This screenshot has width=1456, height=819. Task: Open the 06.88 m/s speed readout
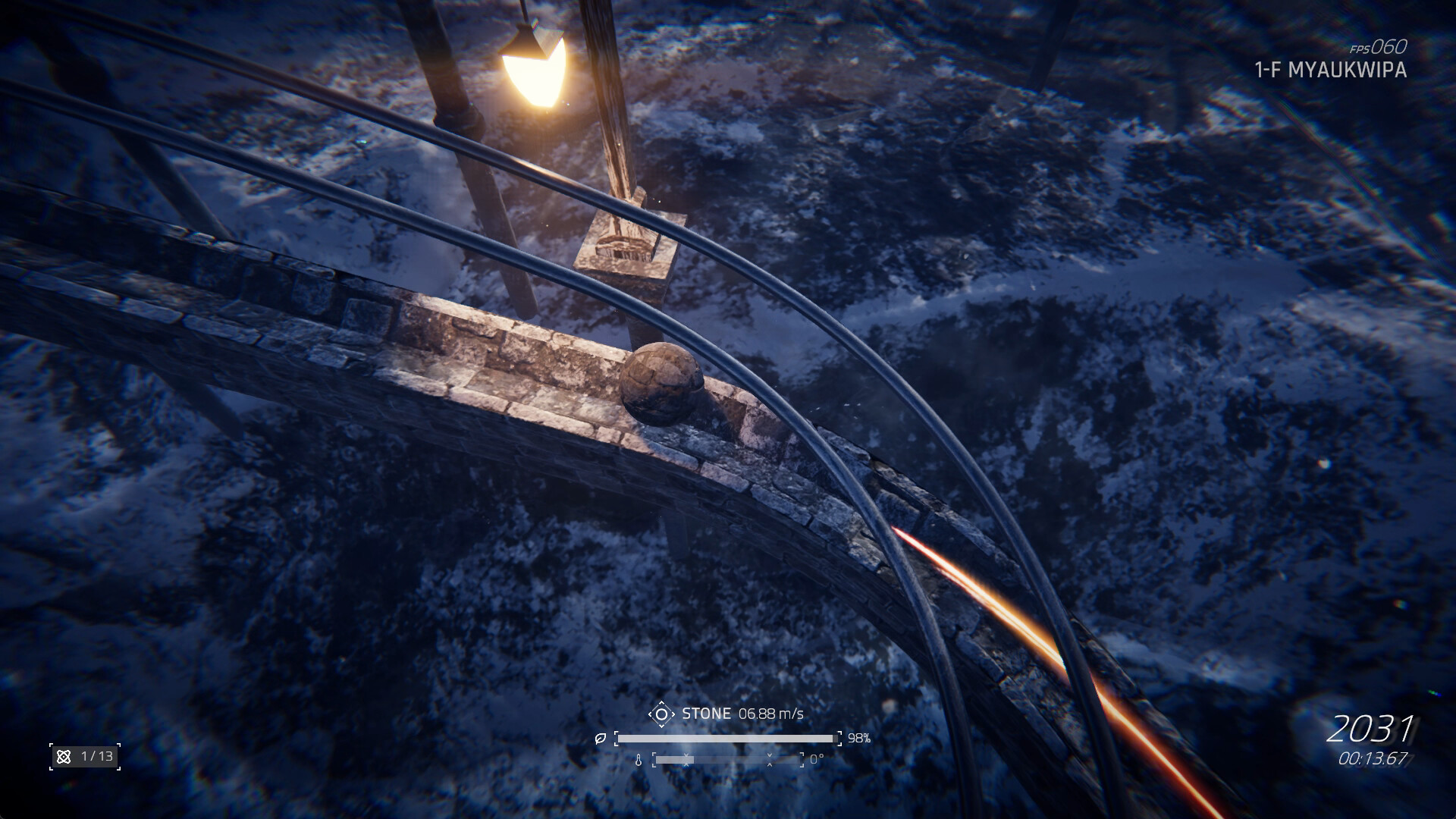tap(771, 713)
